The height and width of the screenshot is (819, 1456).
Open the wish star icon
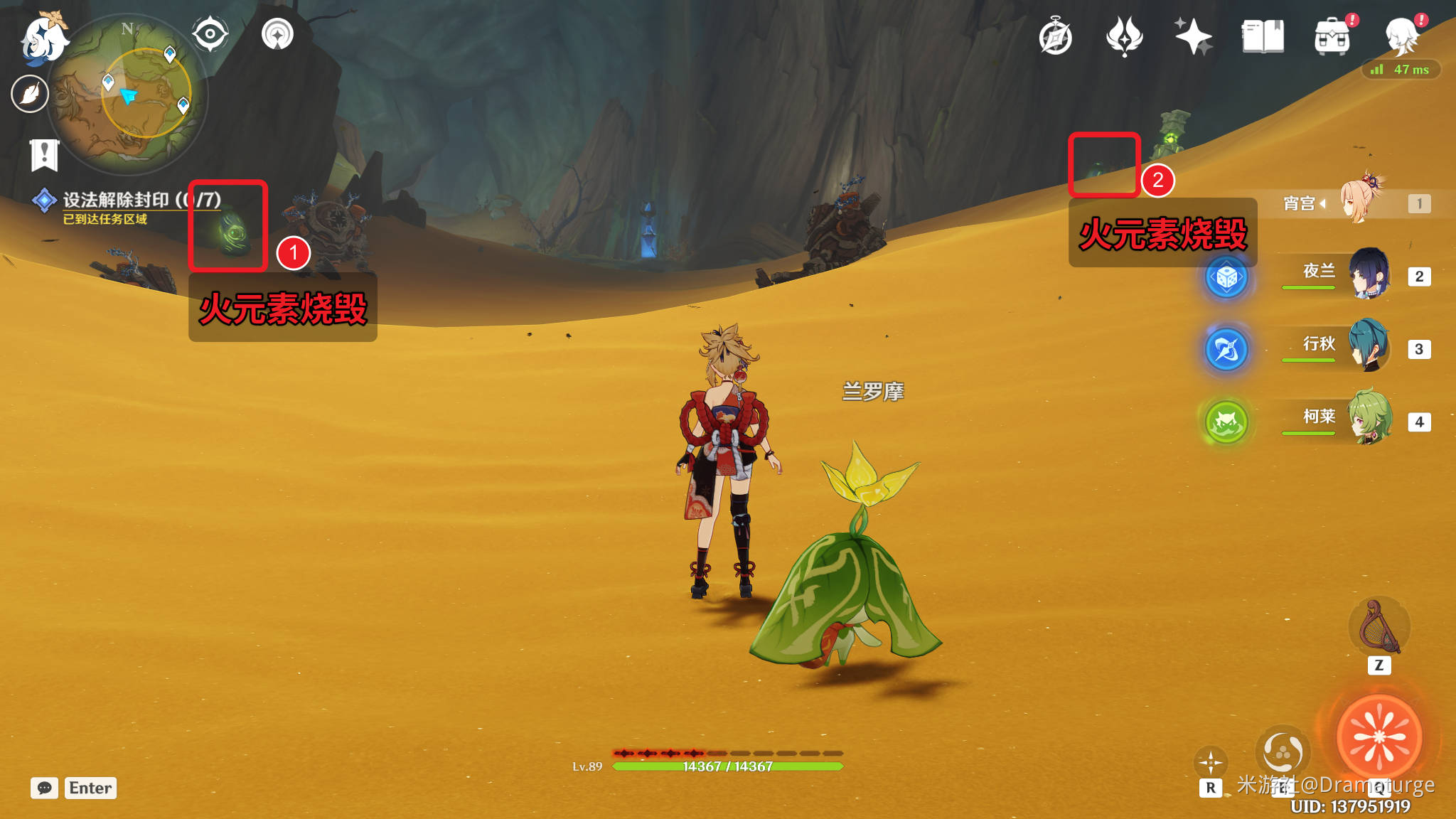click(x=1193, y=37)
